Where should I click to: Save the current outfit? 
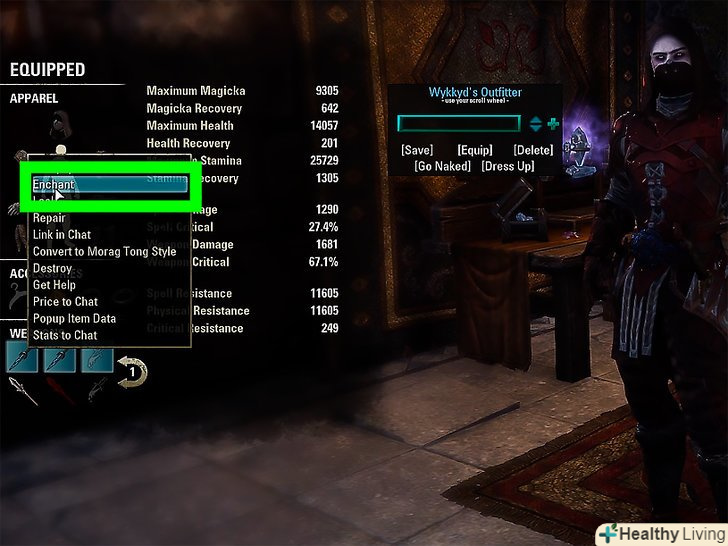417,150
